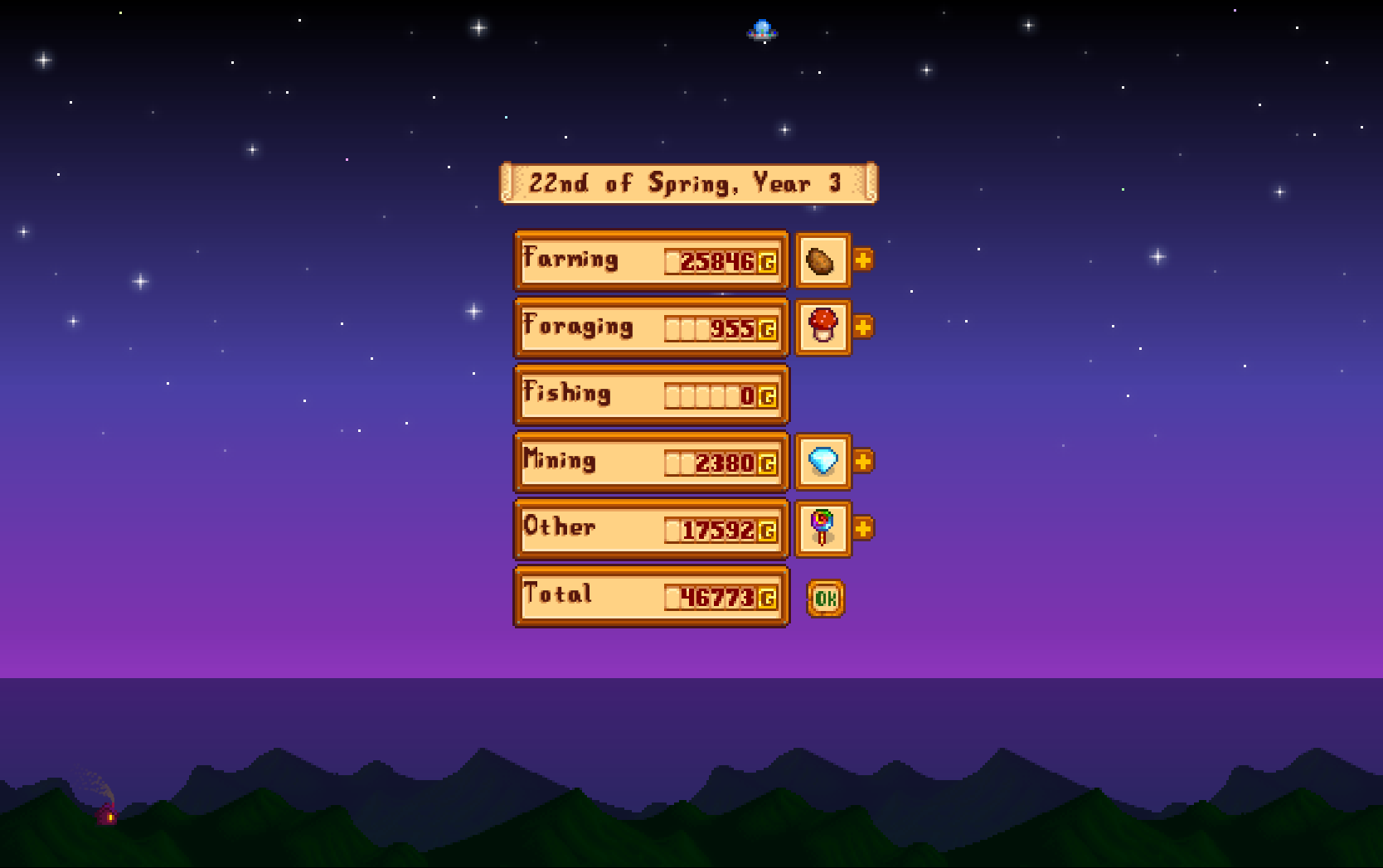Open the Mining item breakdown plus button

pos(863,461)
